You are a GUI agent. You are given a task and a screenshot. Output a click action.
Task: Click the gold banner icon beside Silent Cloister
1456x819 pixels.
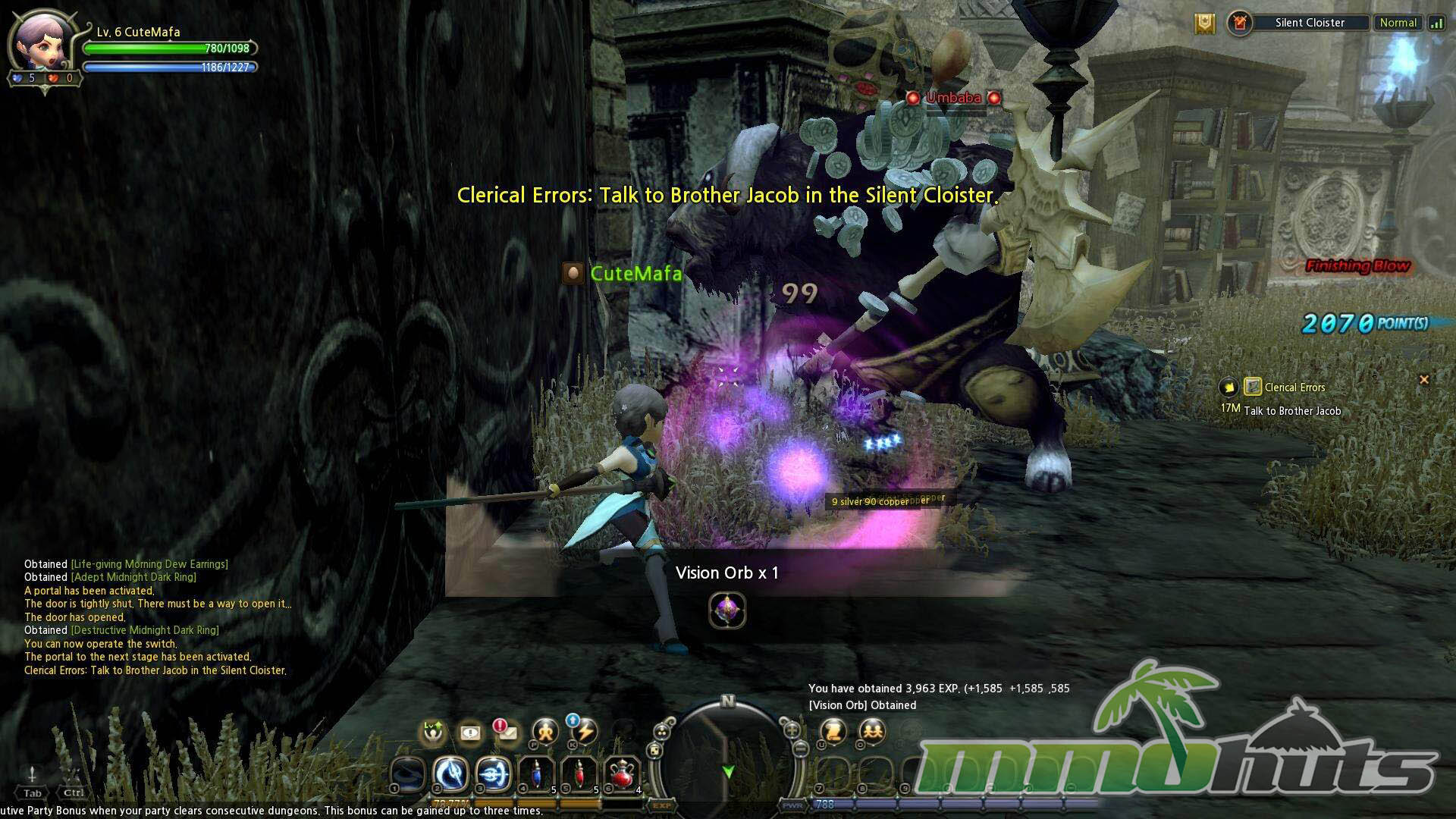pos(1204,24)
